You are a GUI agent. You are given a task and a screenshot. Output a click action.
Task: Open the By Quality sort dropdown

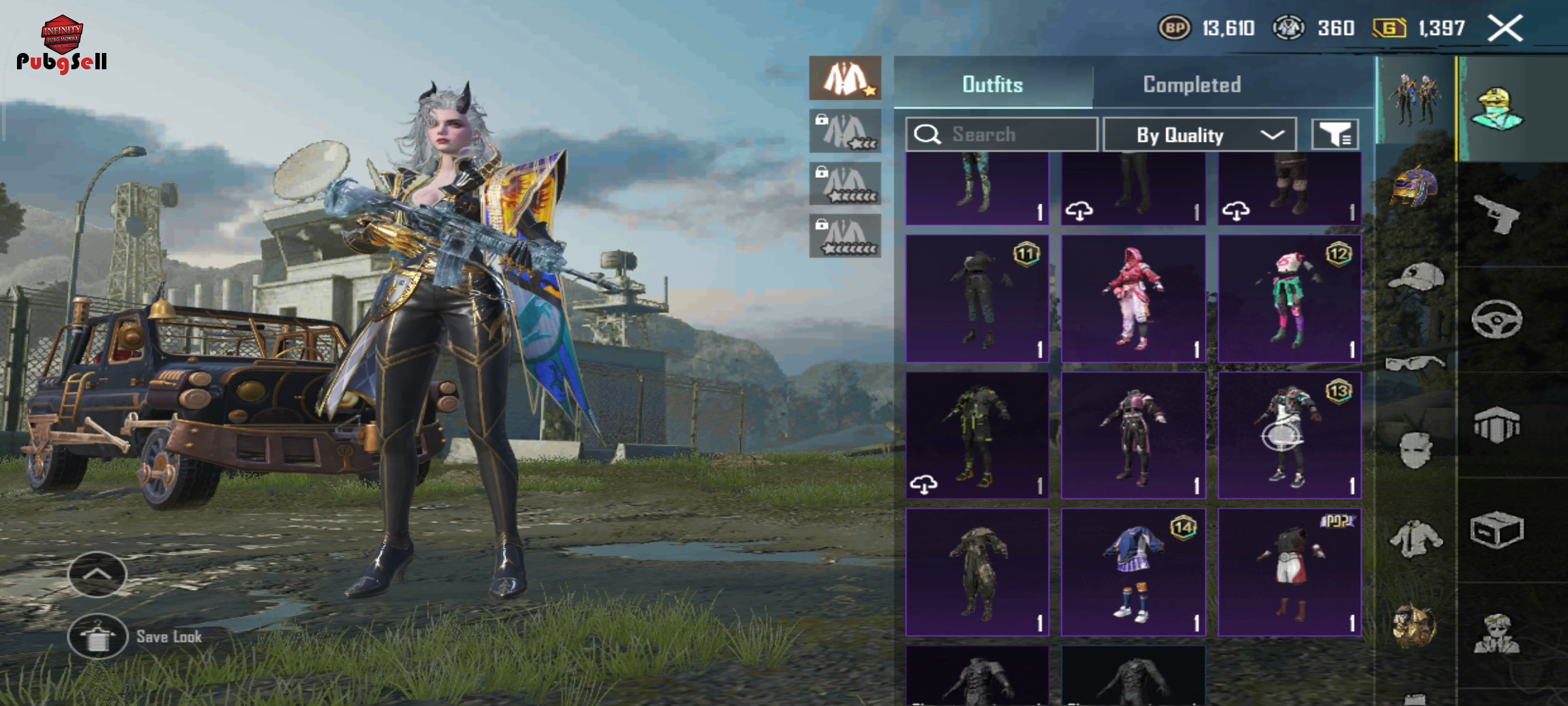tap(1200, 135)
